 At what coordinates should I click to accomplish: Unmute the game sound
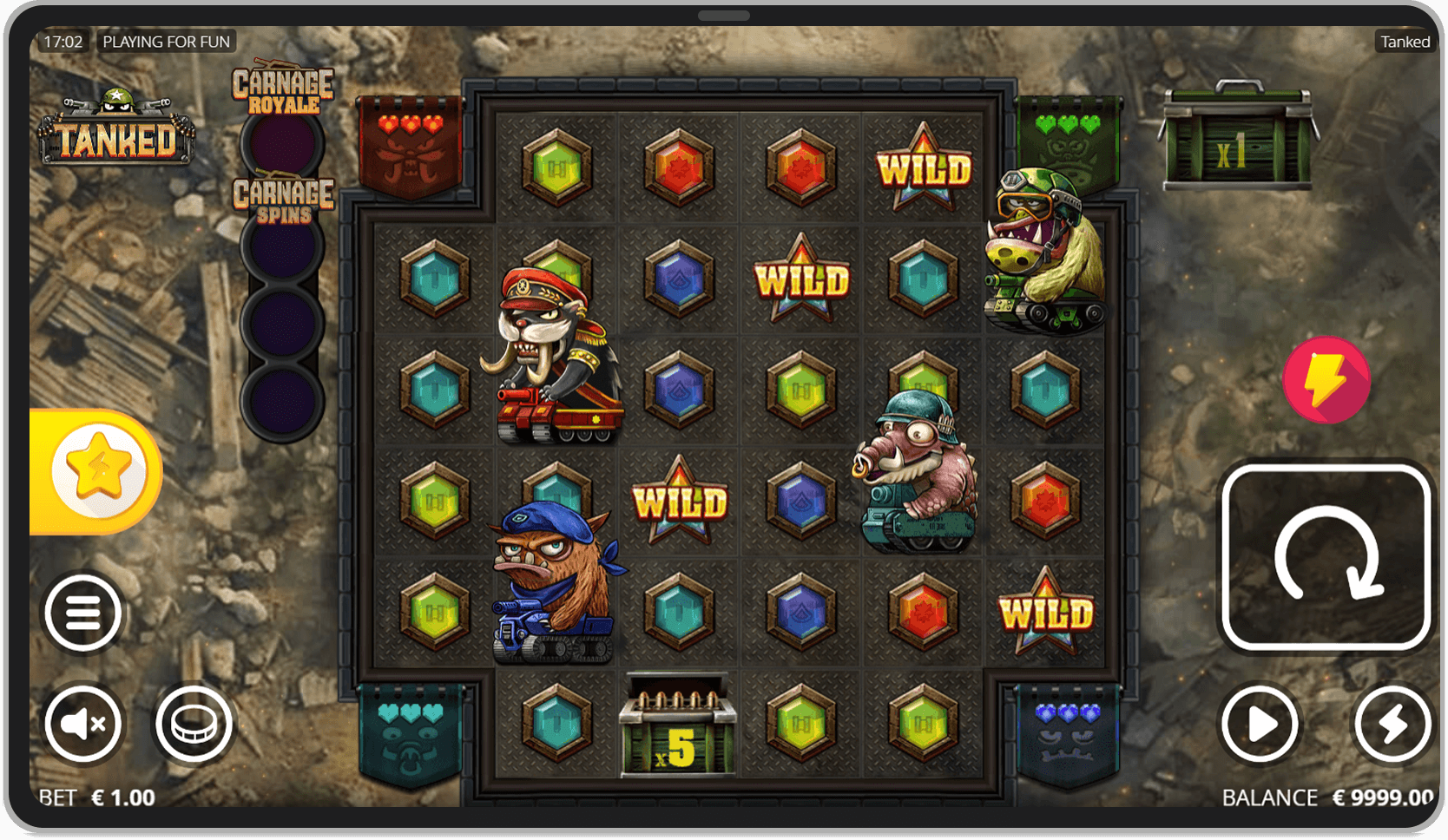coord(83,723)
